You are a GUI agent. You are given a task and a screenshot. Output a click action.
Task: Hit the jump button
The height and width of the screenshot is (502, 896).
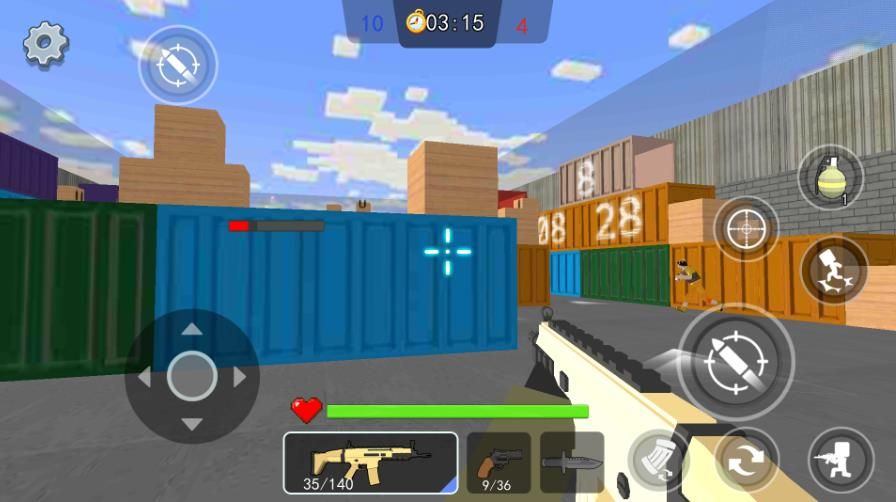pyautogui.click(x=834, y=271)
